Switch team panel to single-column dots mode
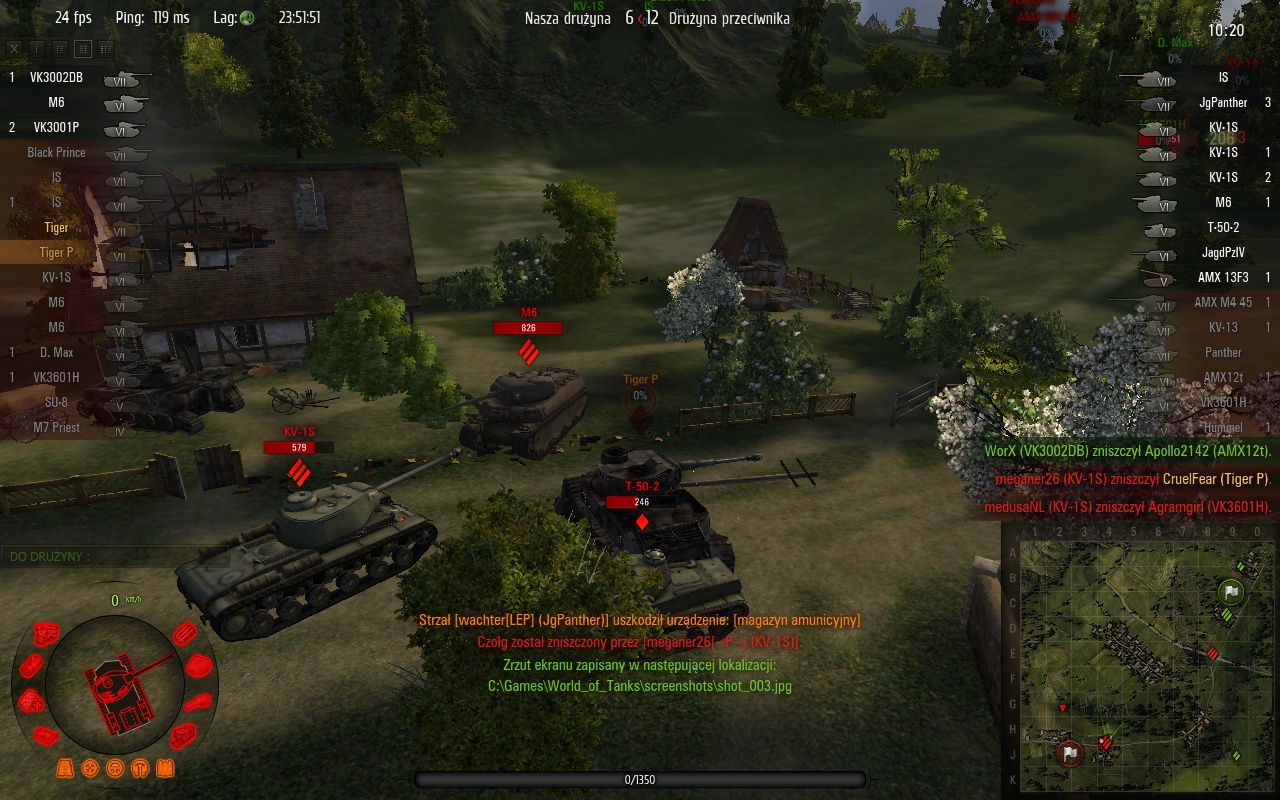Screen dimensions: 1280x800 pos(37,48)
